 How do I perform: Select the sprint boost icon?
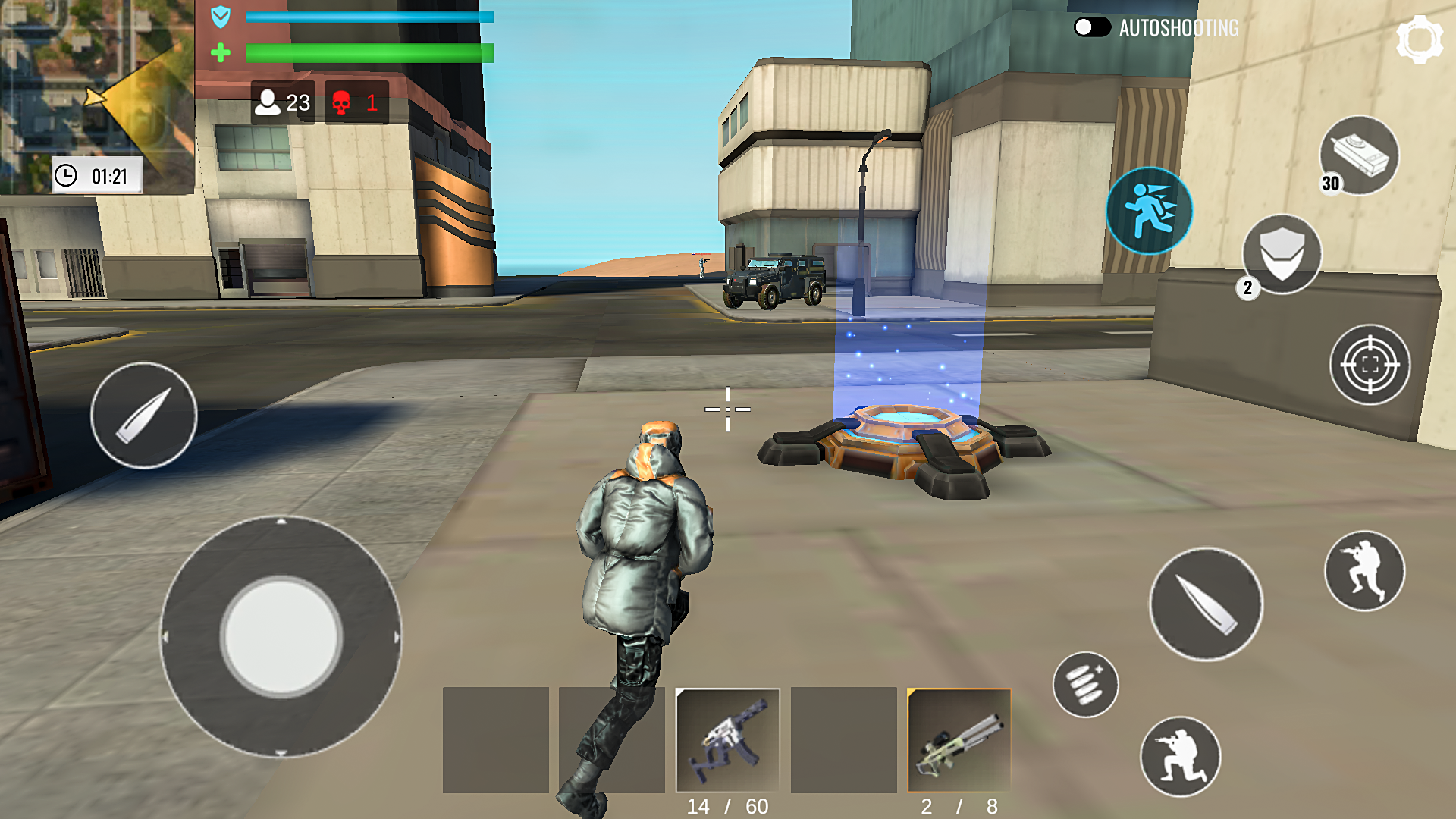tap(1150, 211)
